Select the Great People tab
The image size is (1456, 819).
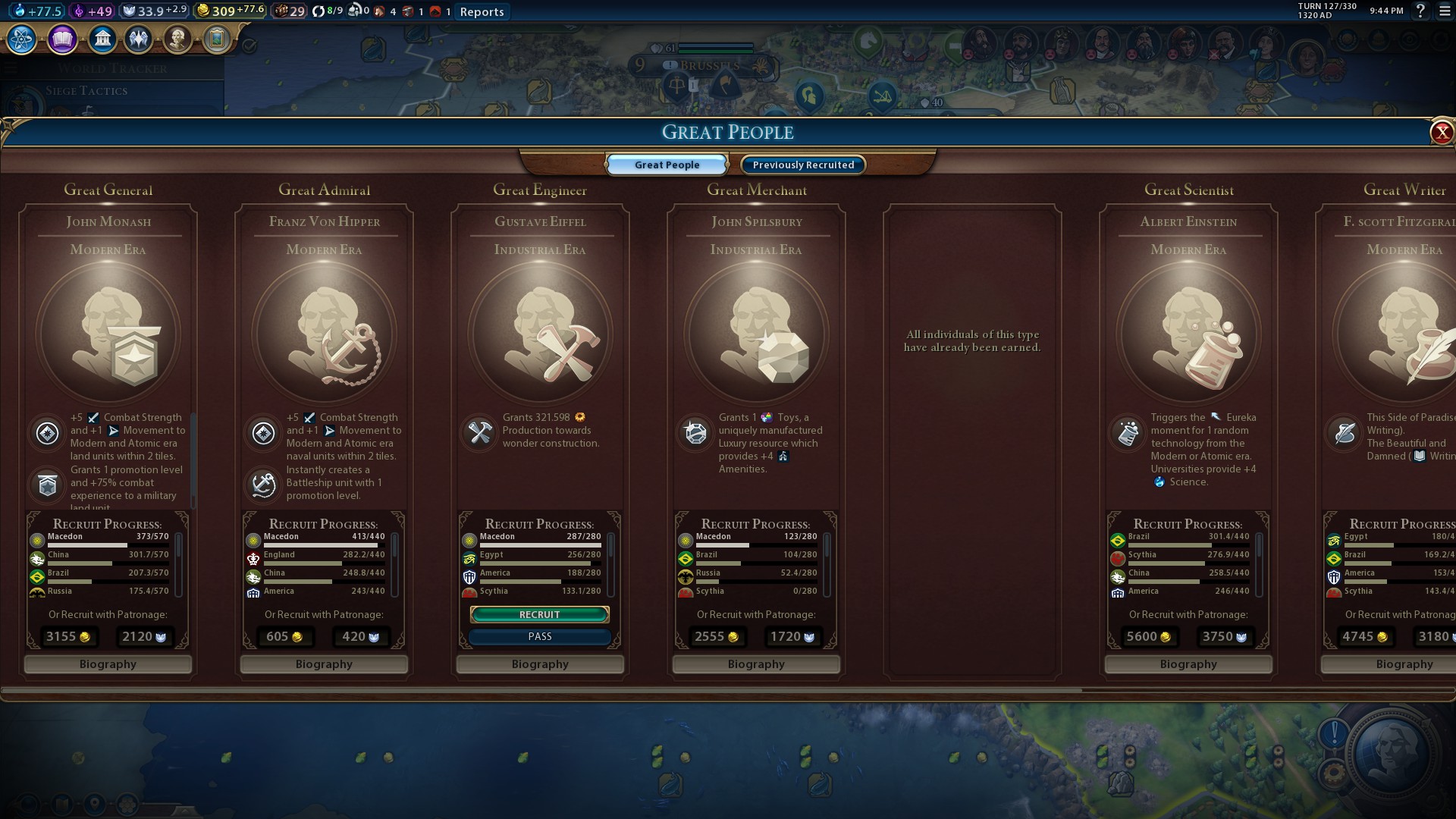[x=667, y=165]
